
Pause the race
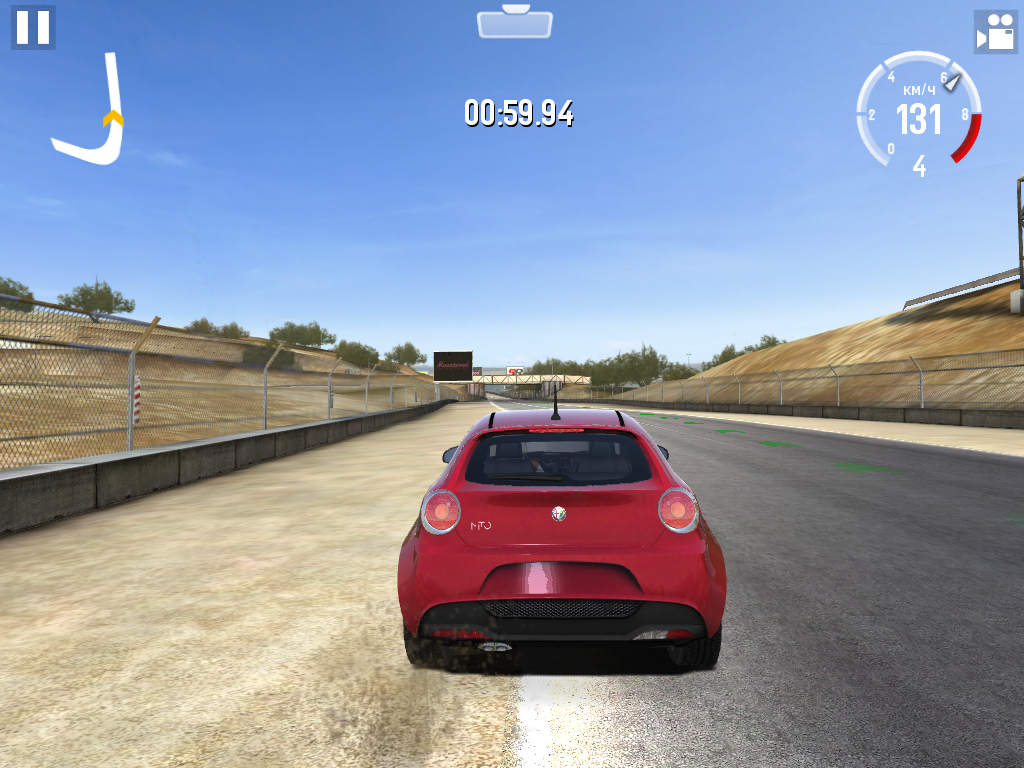pos(33,27)
